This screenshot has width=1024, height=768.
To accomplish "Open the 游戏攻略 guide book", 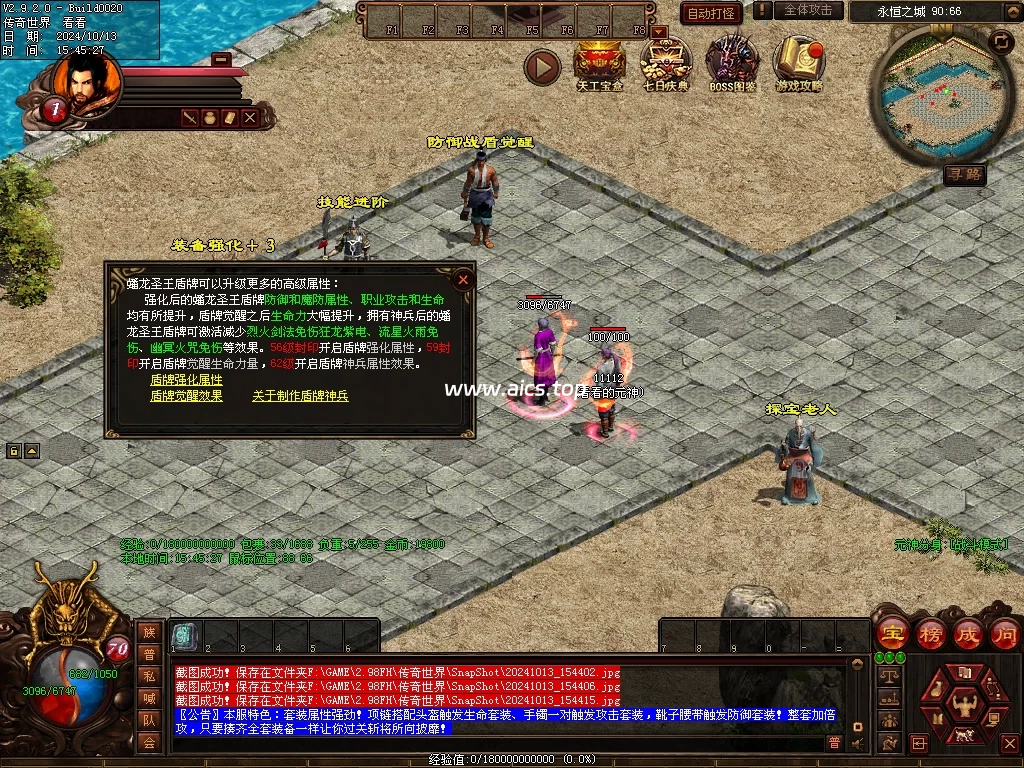I will [x=799, y=62].
